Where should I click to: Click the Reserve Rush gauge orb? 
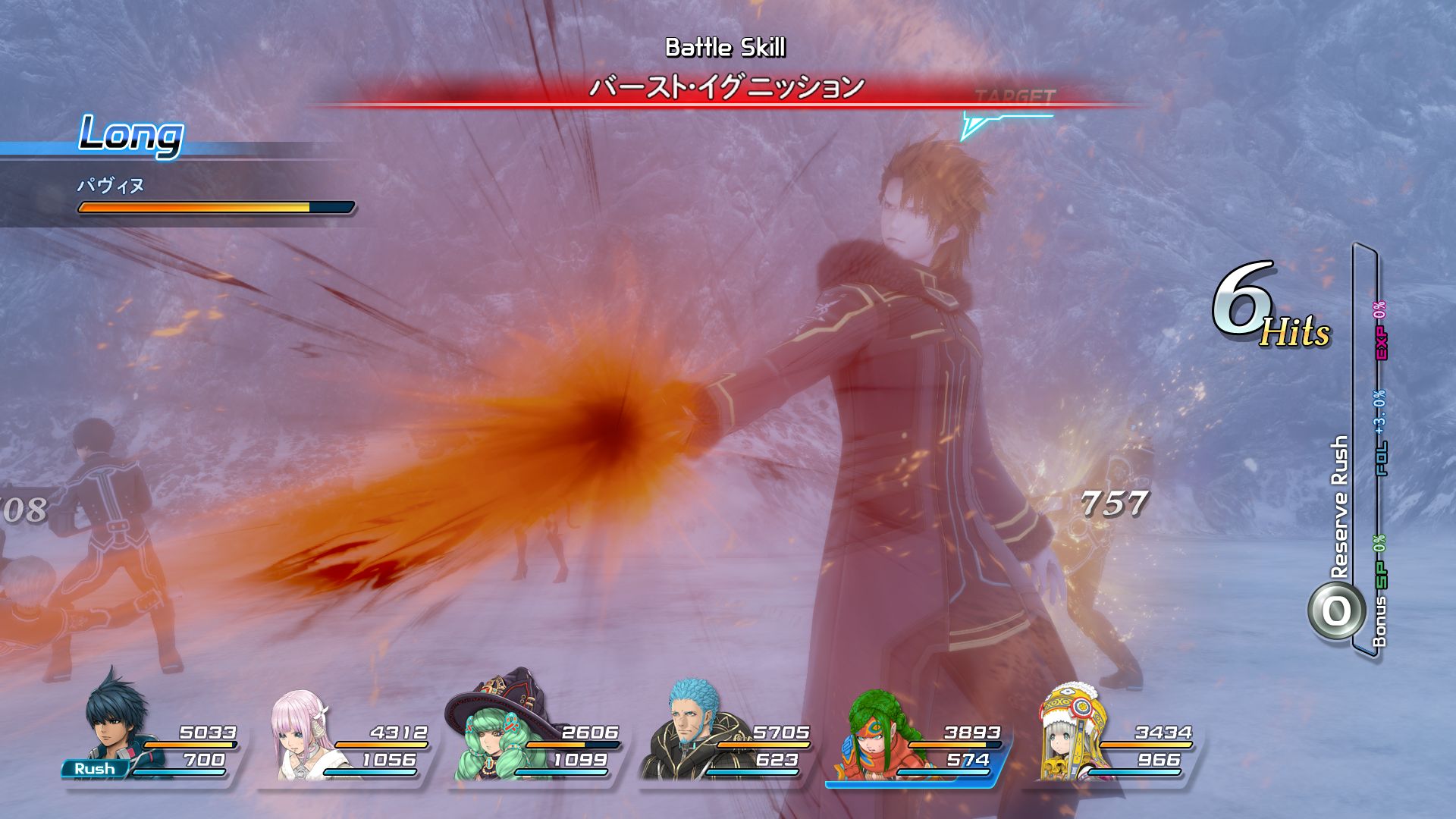coord(1335,611)
